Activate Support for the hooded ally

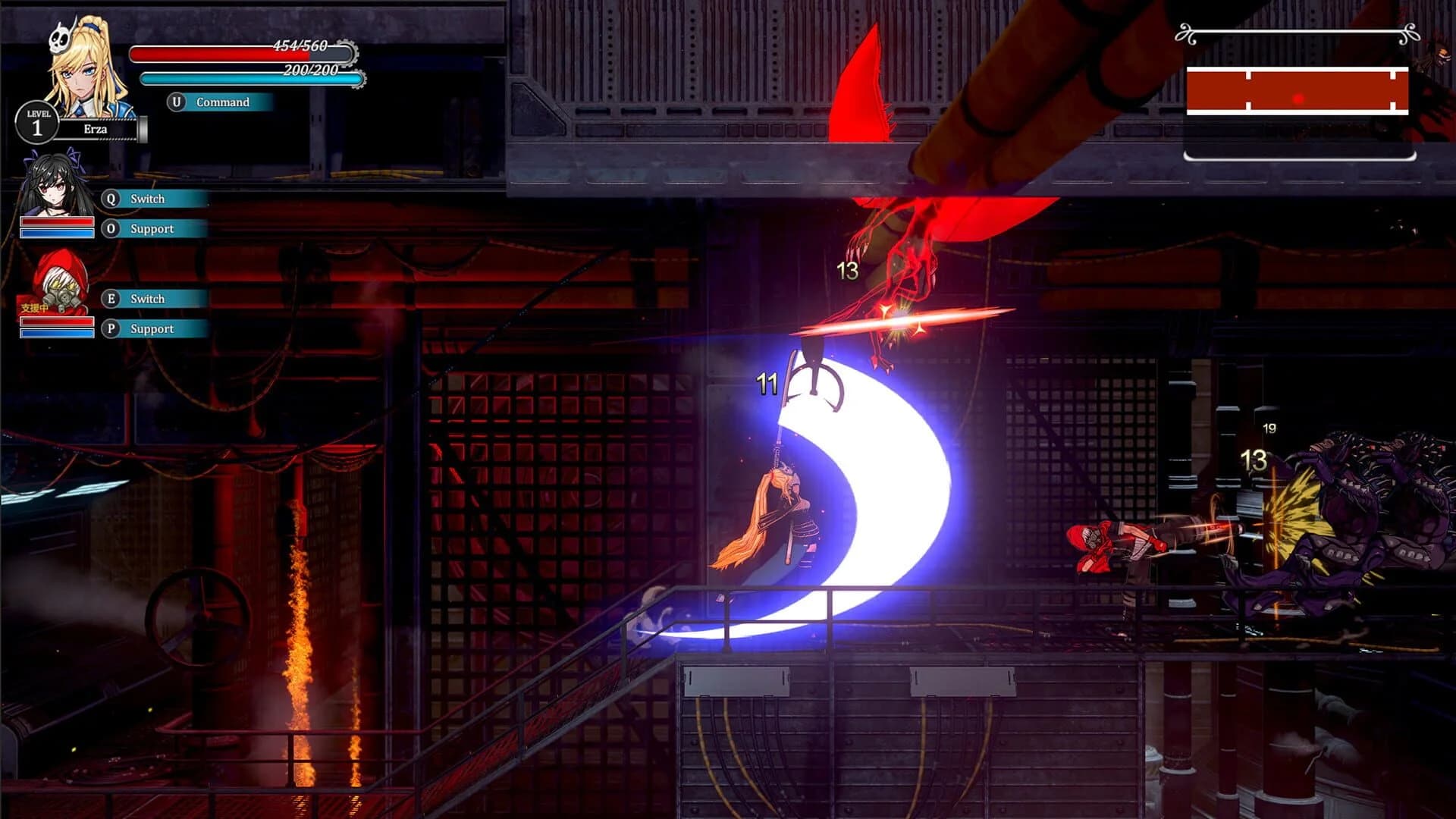(152, 329)
